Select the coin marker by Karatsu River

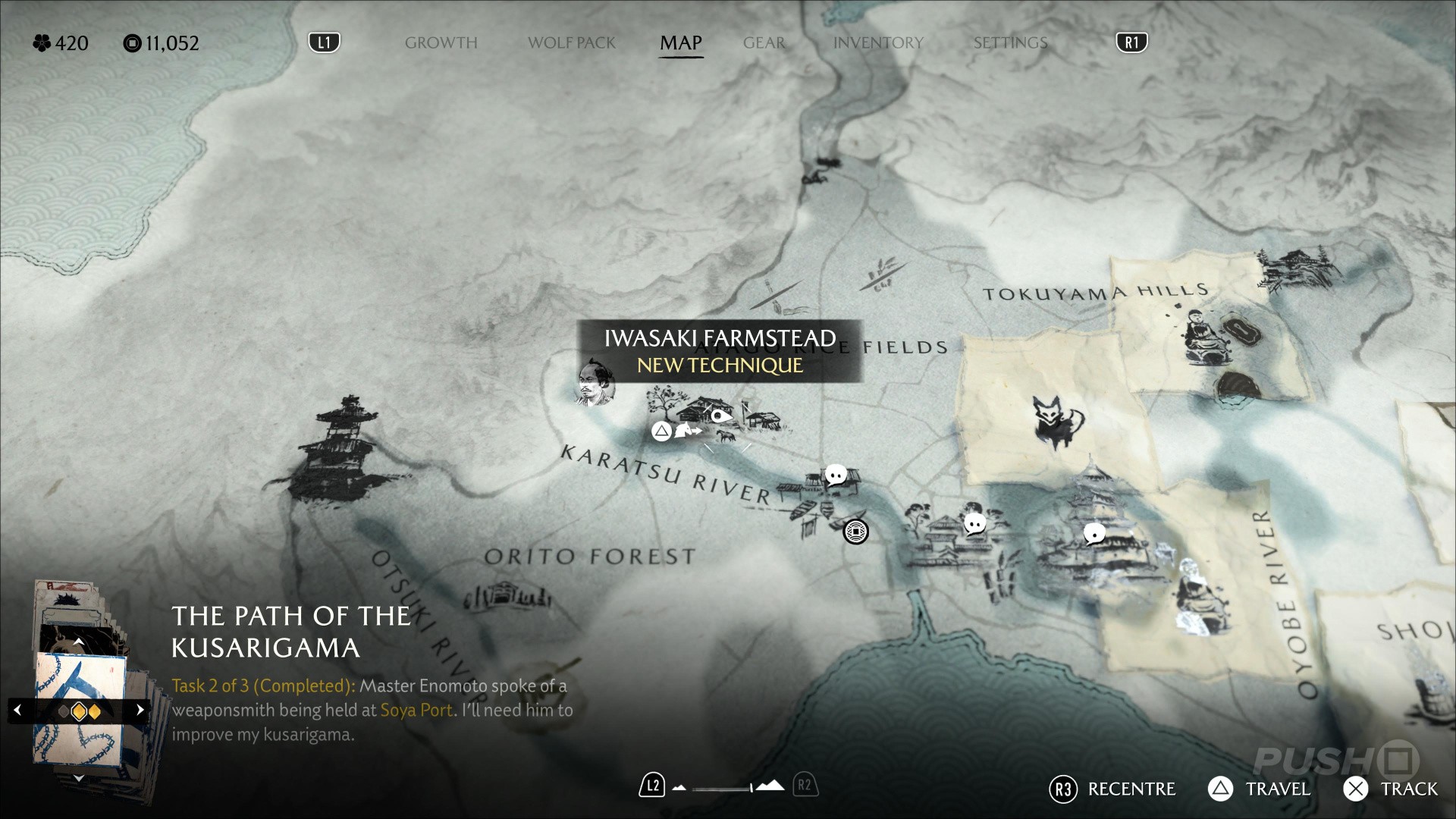click(856, 532)
